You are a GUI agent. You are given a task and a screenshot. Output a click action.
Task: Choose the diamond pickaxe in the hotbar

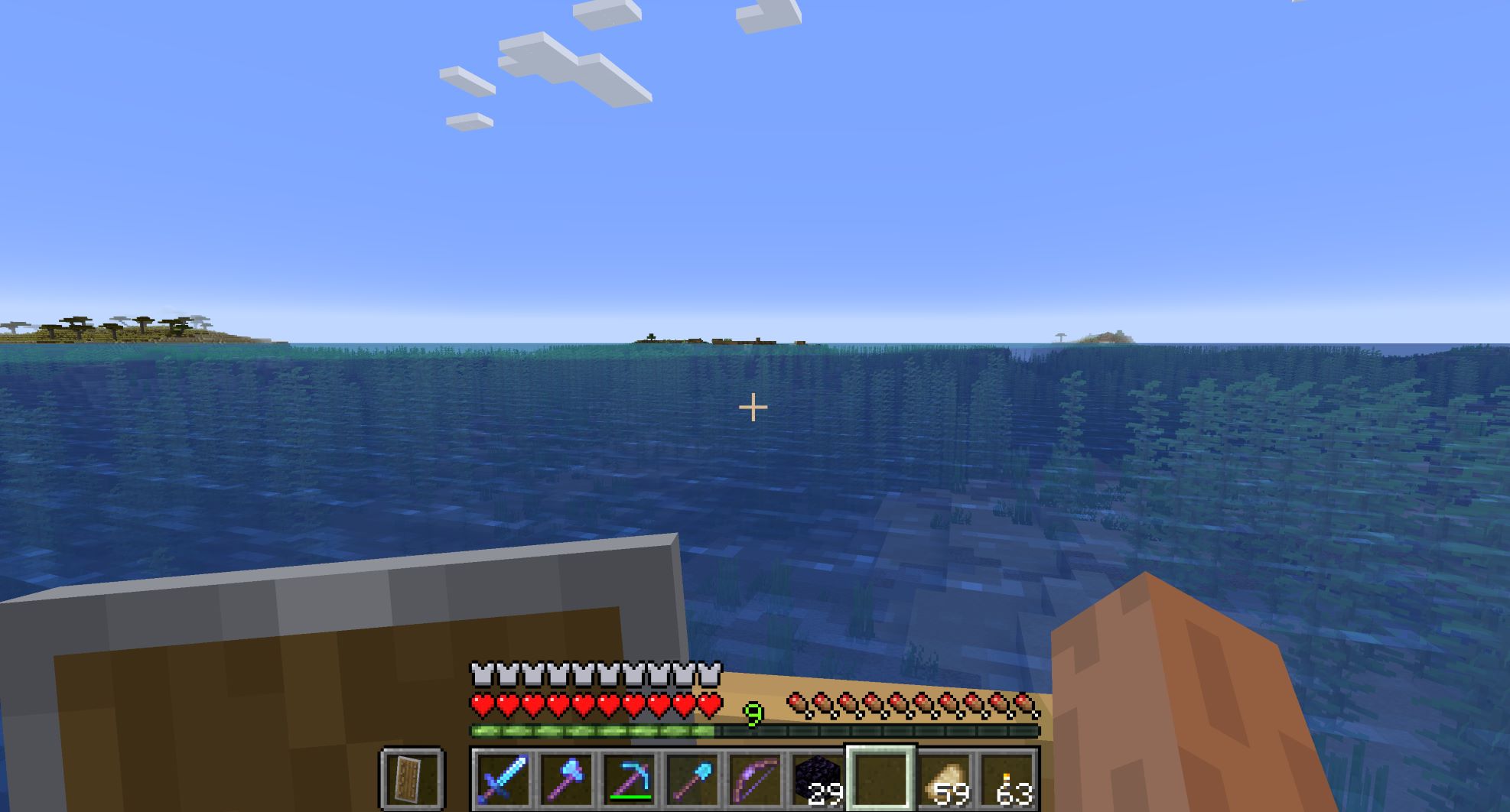[x=629, y=778]
